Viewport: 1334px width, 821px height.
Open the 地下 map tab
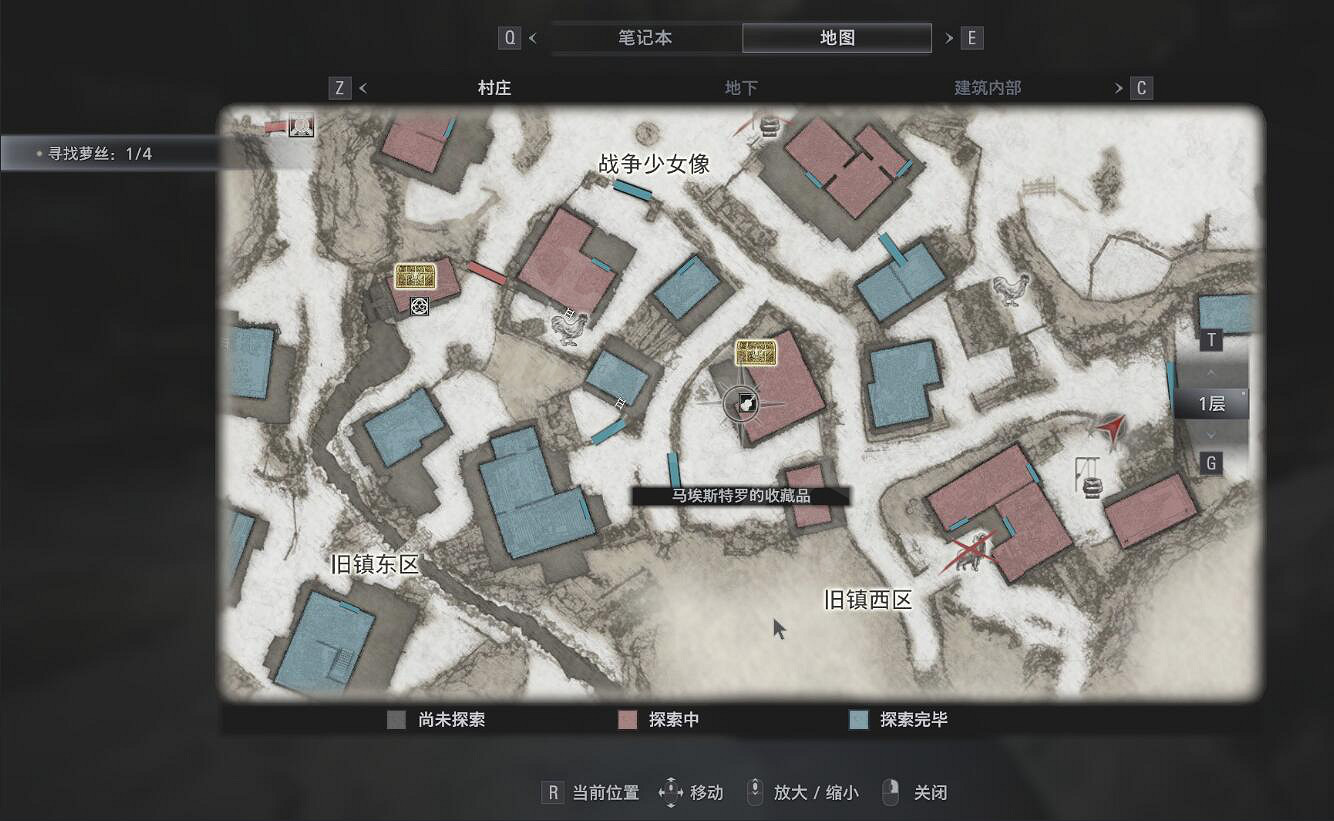coord(741,88)
